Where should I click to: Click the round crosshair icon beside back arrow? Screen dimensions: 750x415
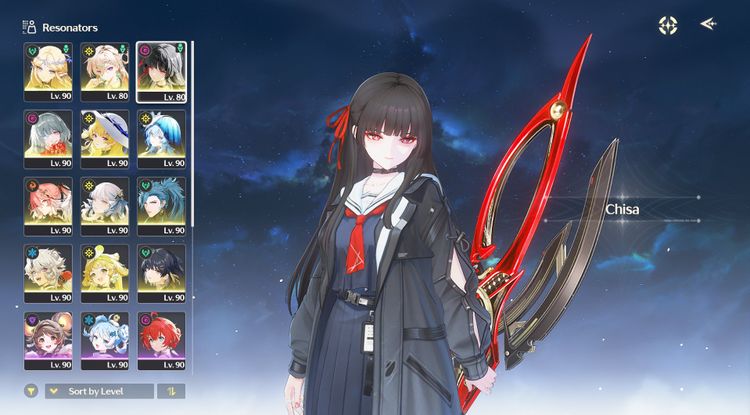668,25
